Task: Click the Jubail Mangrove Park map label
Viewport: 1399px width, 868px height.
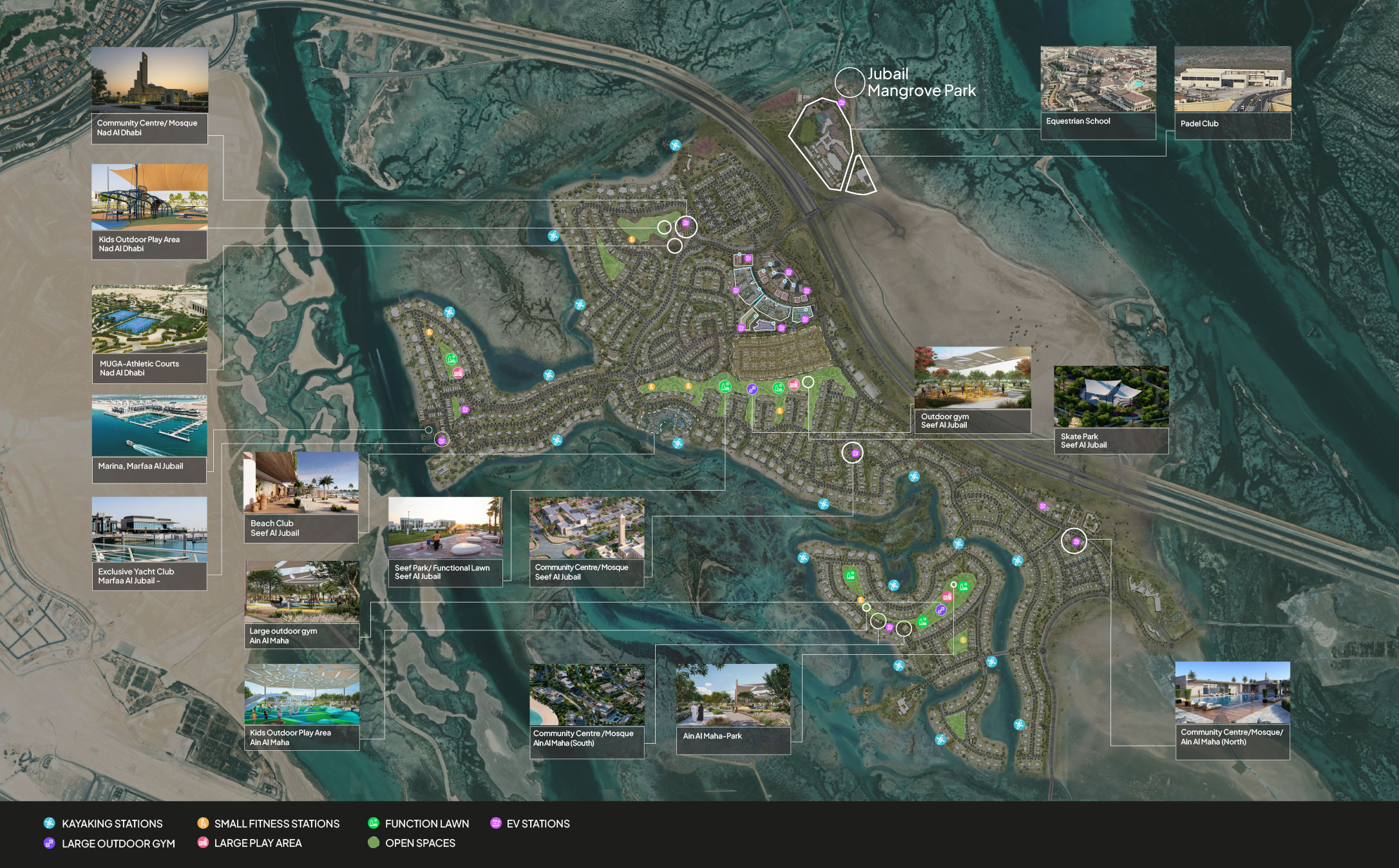Action: (x=921, y=82)
